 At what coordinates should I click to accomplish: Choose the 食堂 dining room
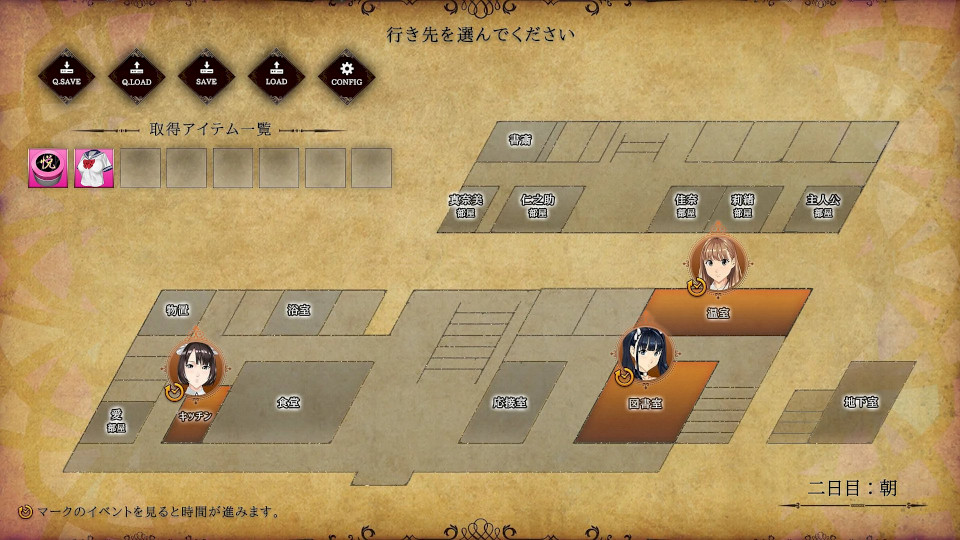[x=288, y=402]
